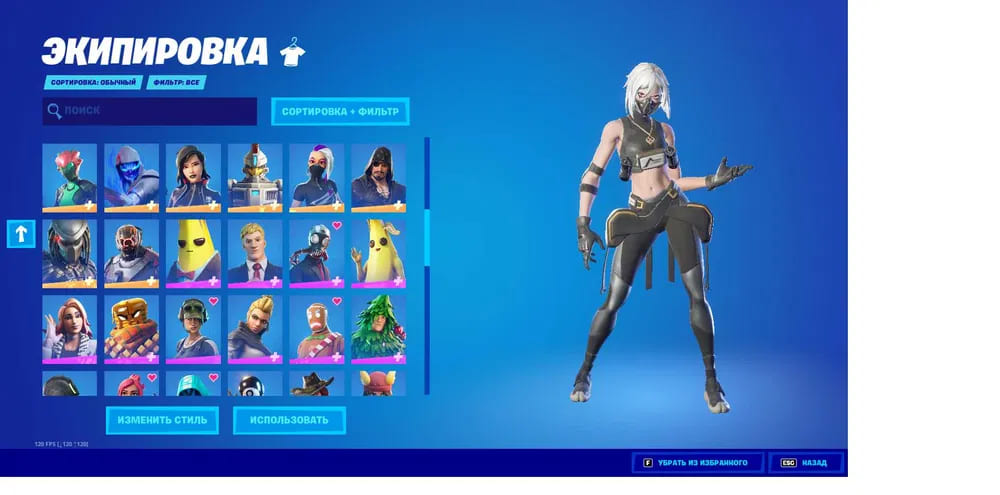Click the Назад button

806,463
